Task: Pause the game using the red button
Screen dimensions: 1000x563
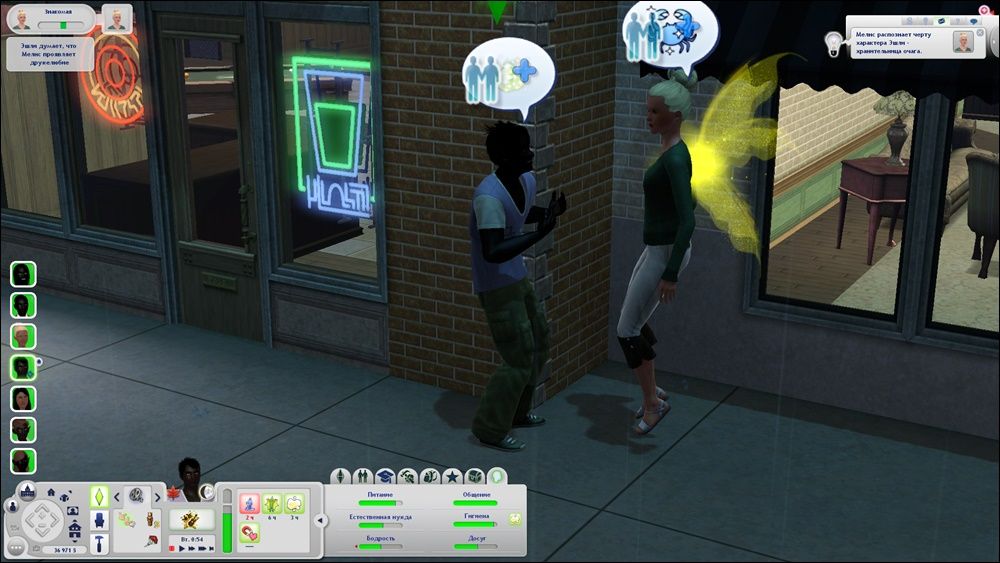Action: (x=172, y=548)
